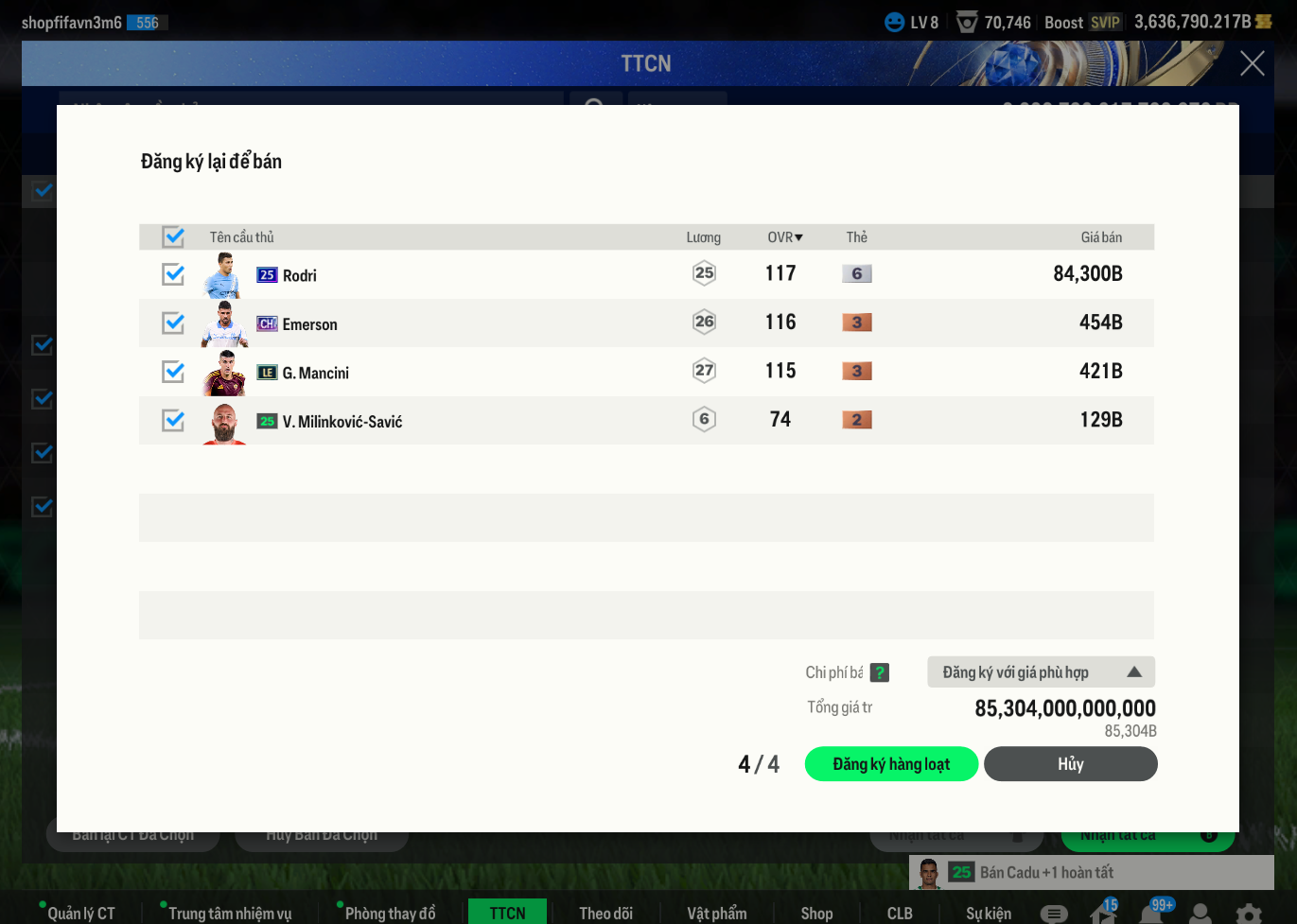Open the Shop tab

(x=816, y=913)
